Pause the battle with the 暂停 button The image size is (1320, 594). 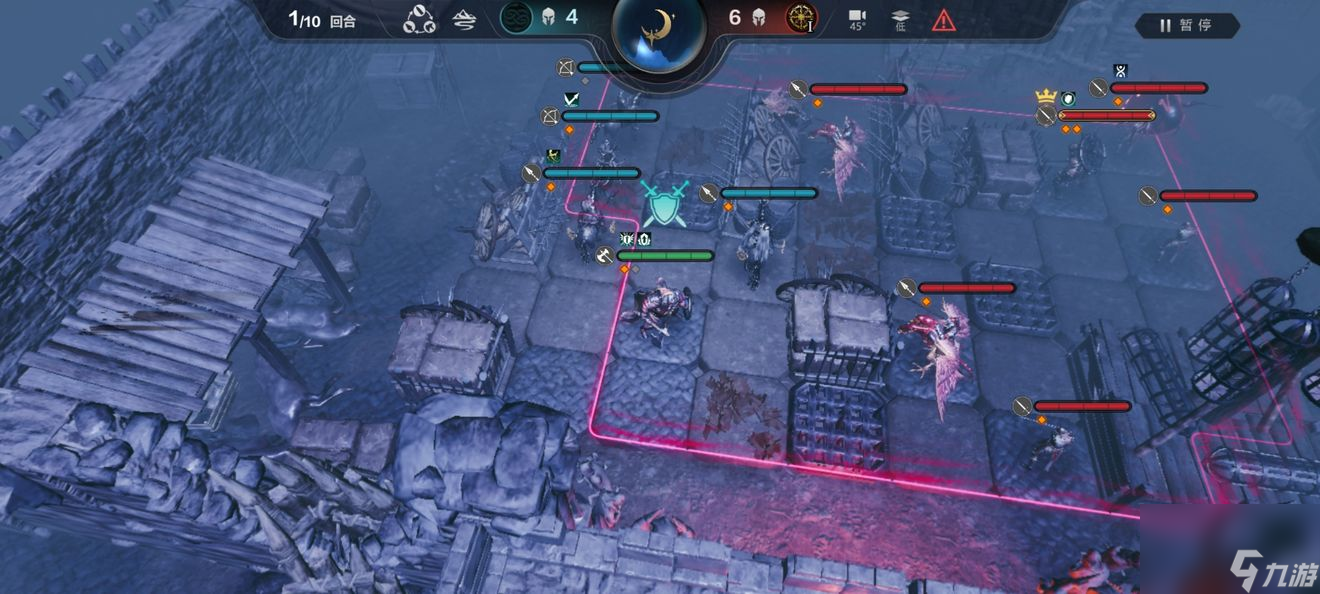1187,25
